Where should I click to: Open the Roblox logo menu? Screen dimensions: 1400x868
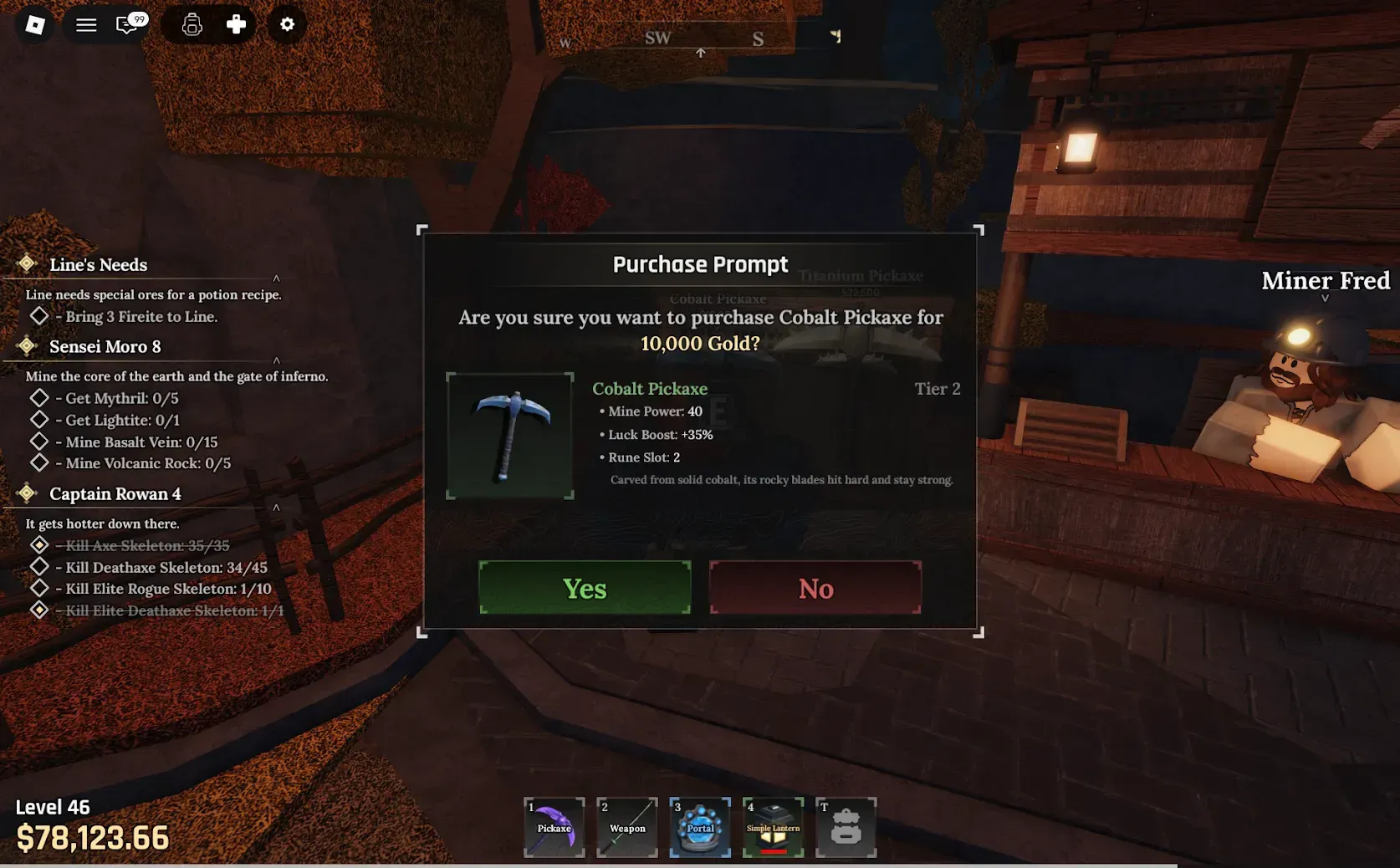[35, 25]
